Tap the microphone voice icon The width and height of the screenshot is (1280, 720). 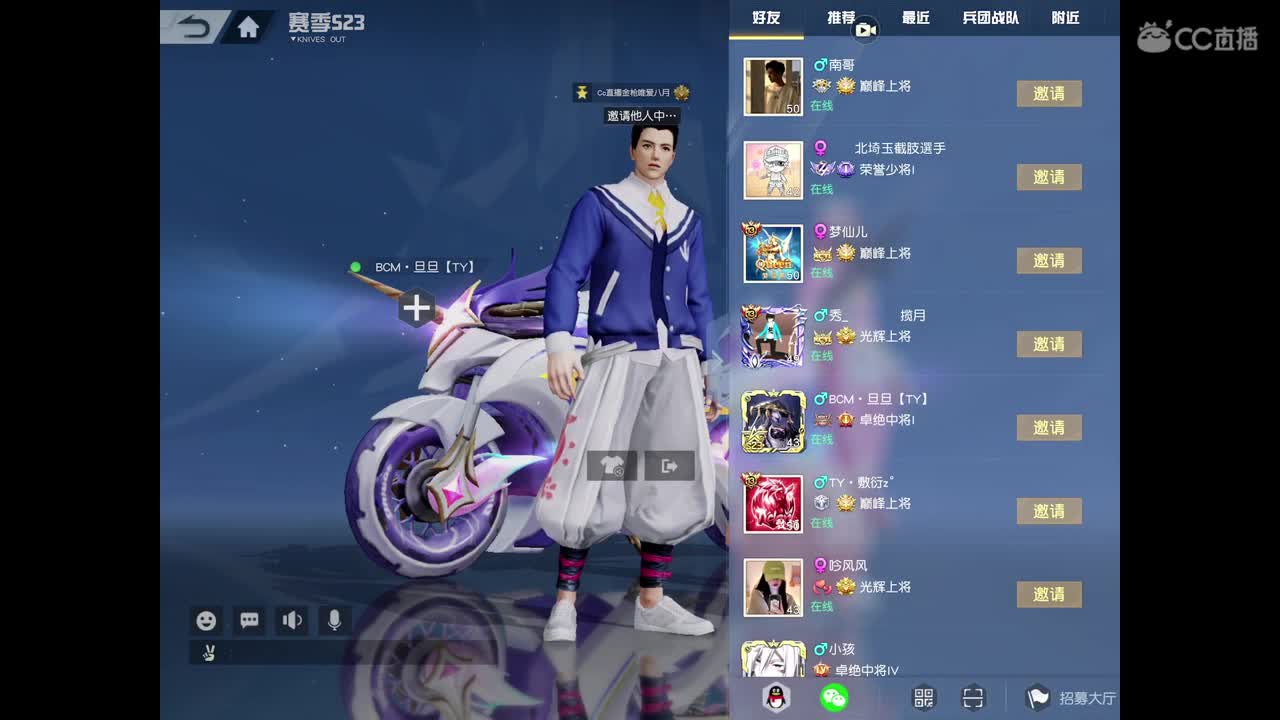(x=333, y=621)
